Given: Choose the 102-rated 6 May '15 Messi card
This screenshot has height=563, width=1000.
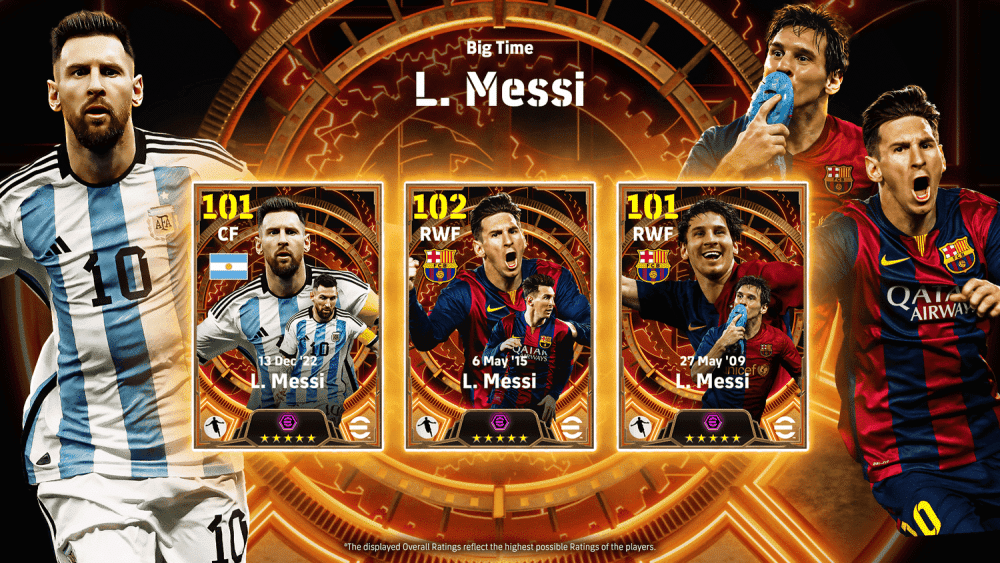Looking at the screenshot, I should (x=499, y=317).
